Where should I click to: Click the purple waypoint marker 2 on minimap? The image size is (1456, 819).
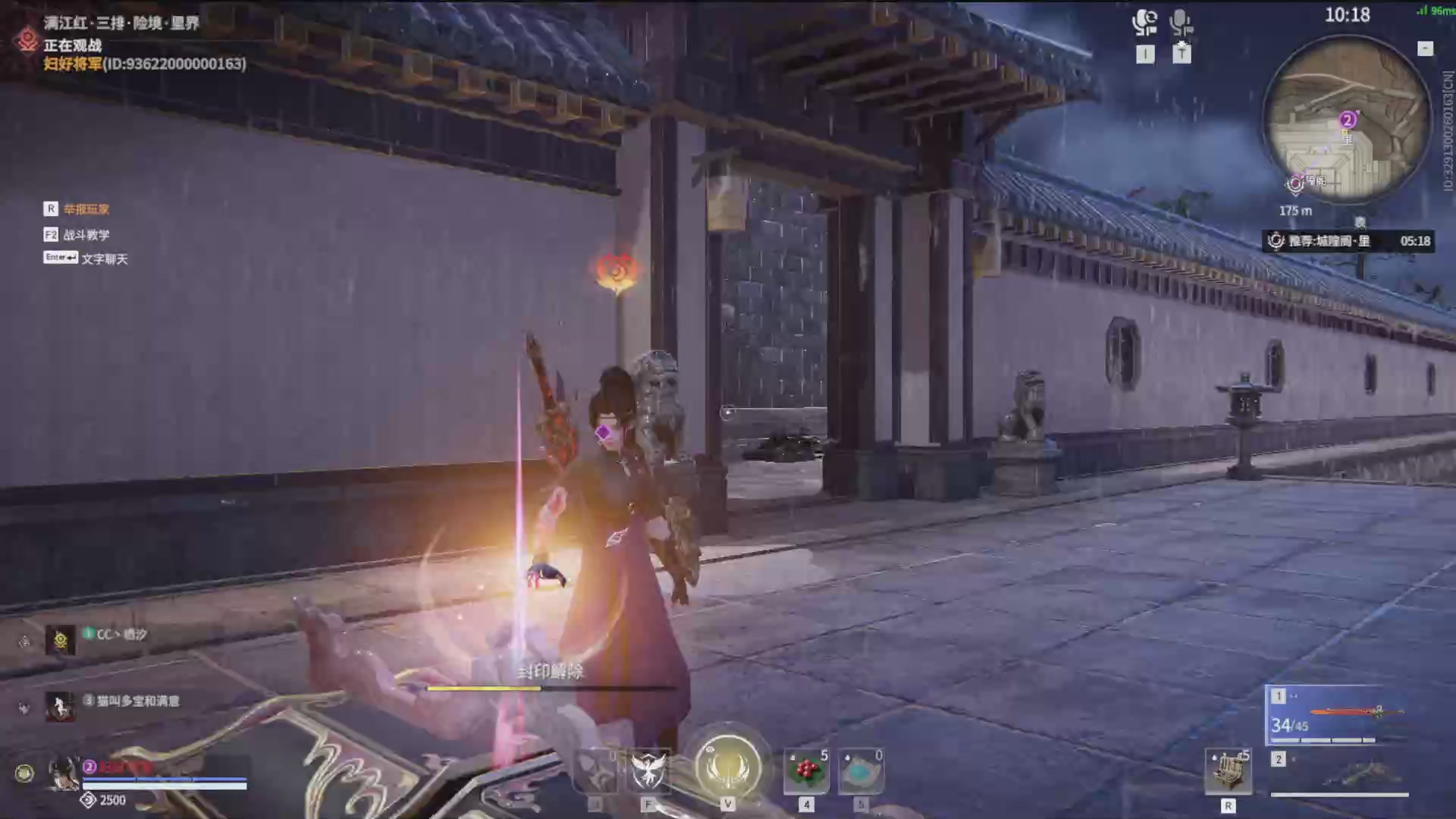1348,120
